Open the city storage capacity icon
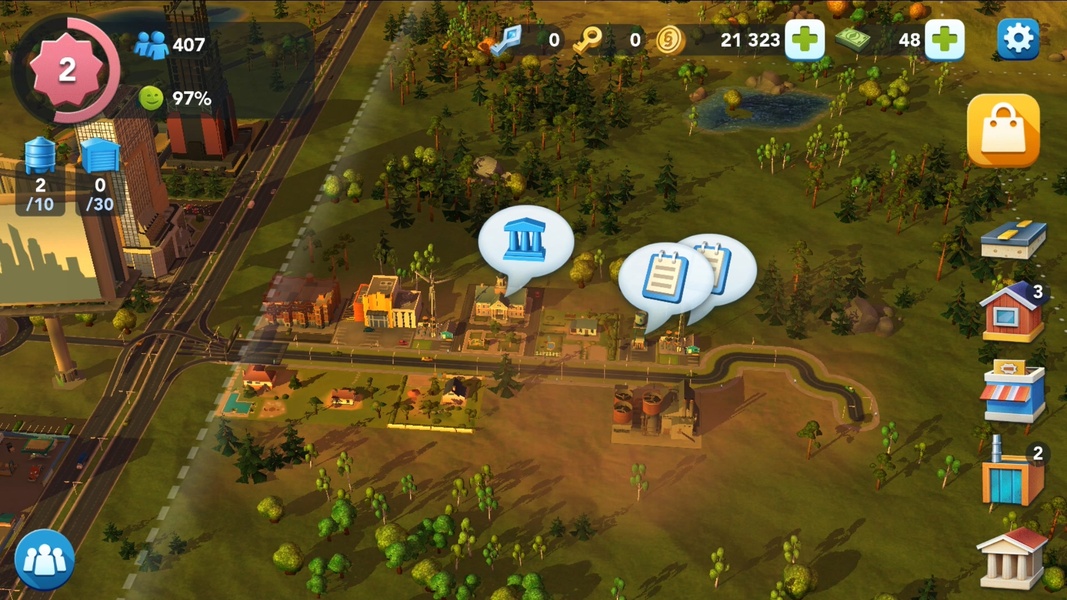This screenshot has width=1067, height=600. coord(99,176)
